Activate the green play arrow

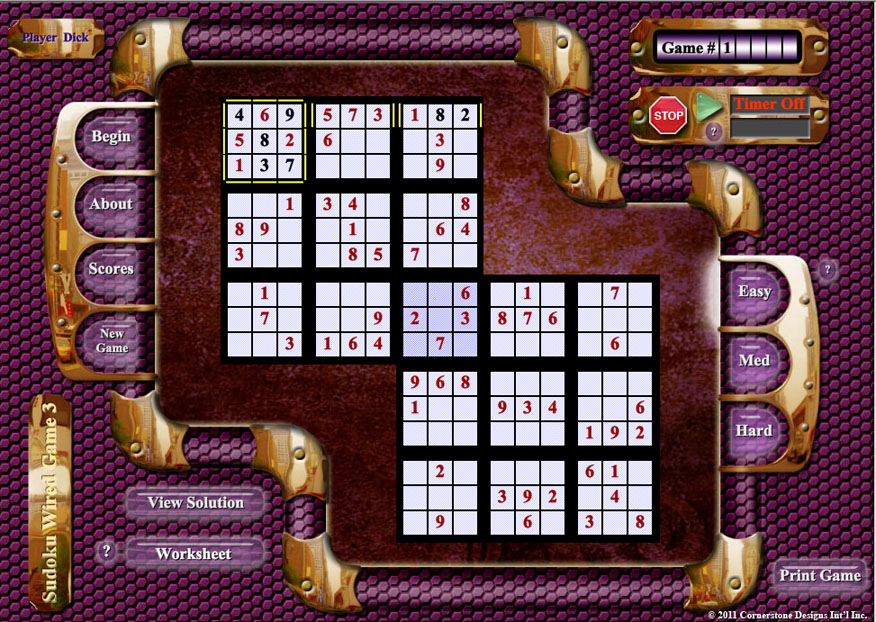click(708, 106)
